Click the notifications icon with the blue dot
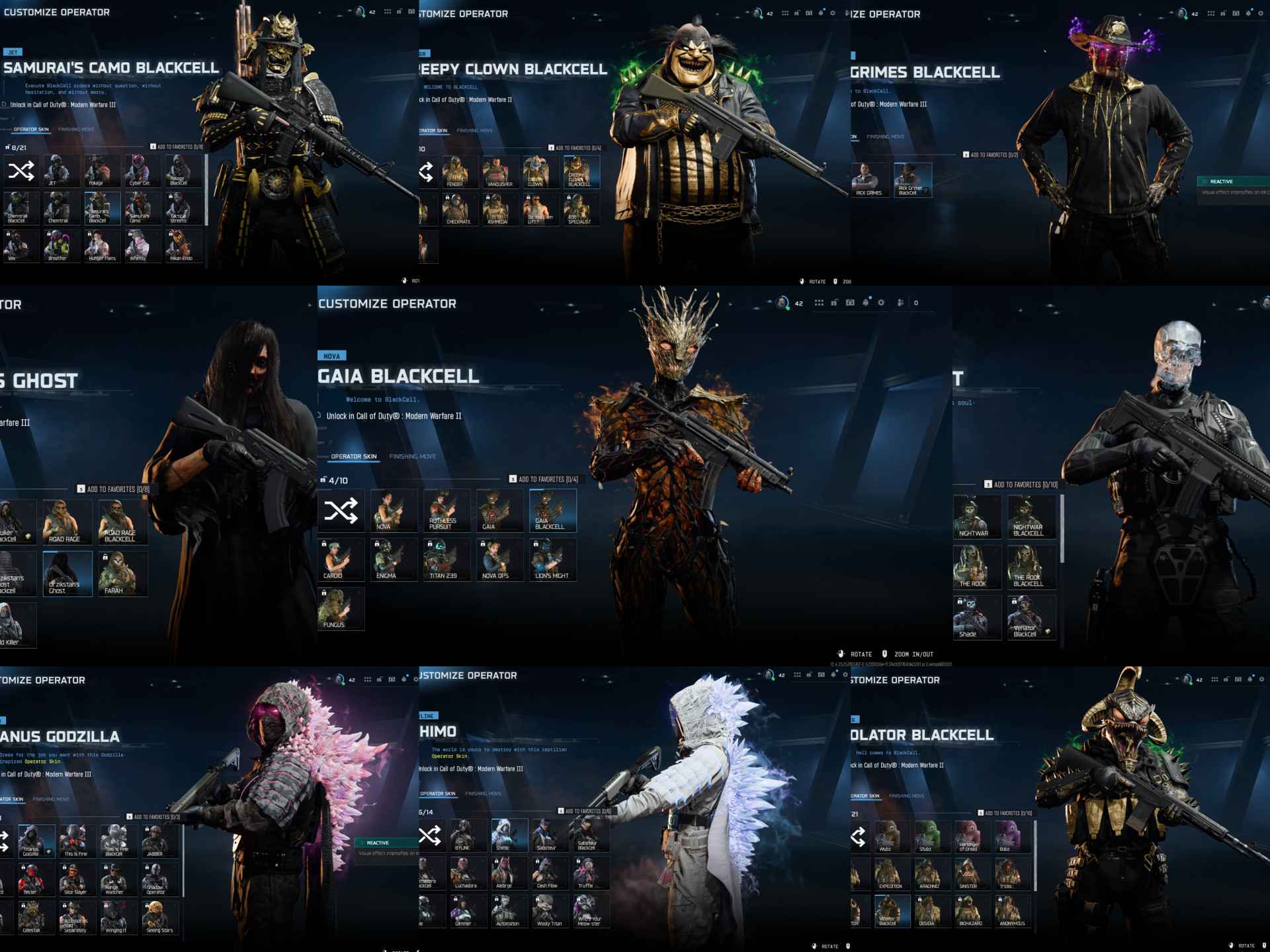The image size is (1270, 952). tap(866, 303)
